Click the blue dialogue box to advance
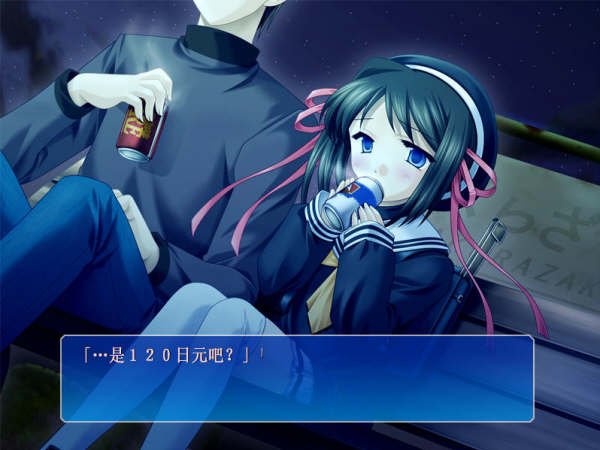This screenshot has height=450, width=600. click(297, 378)
